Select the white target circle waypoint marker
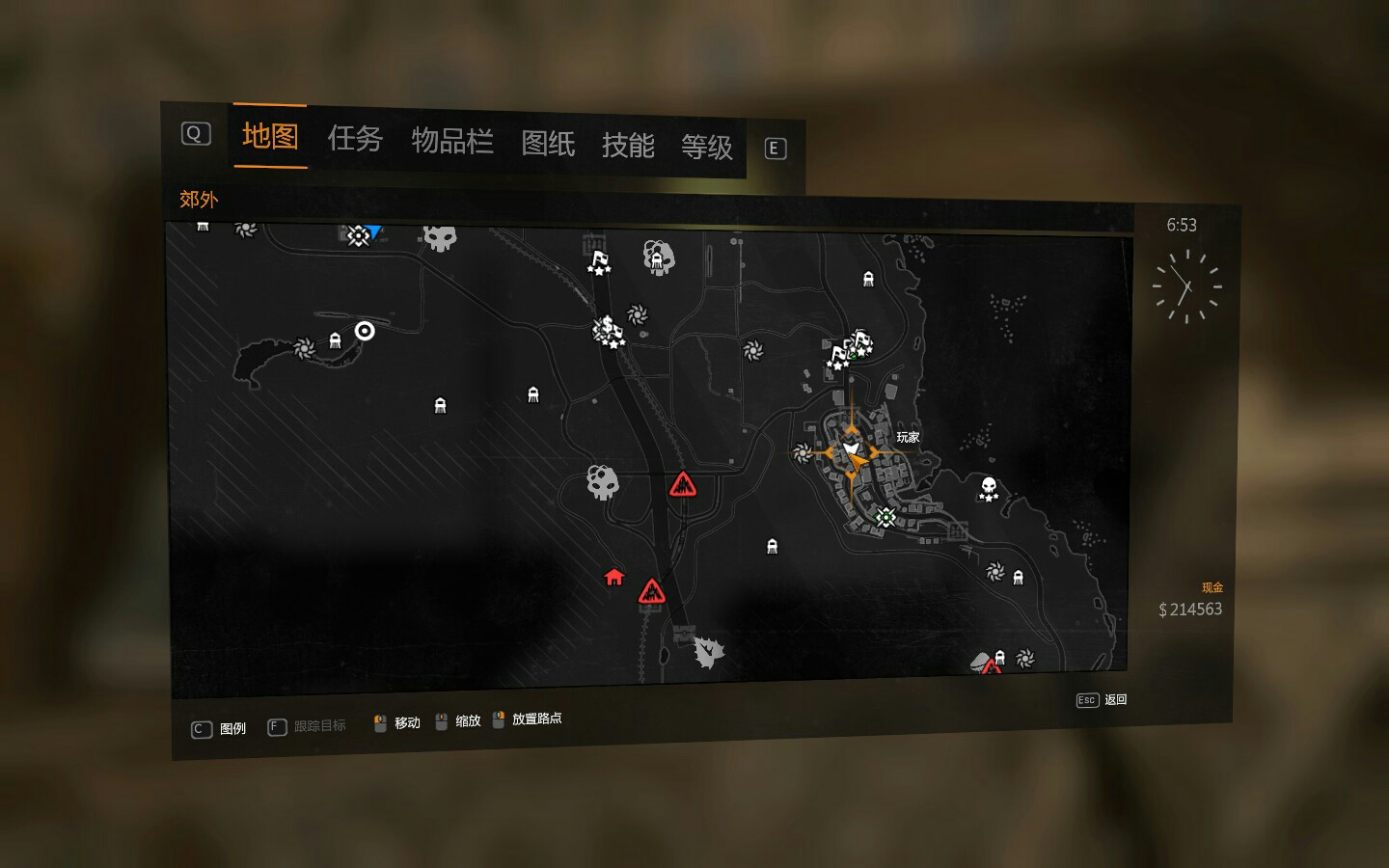 [x=365, y=331]
